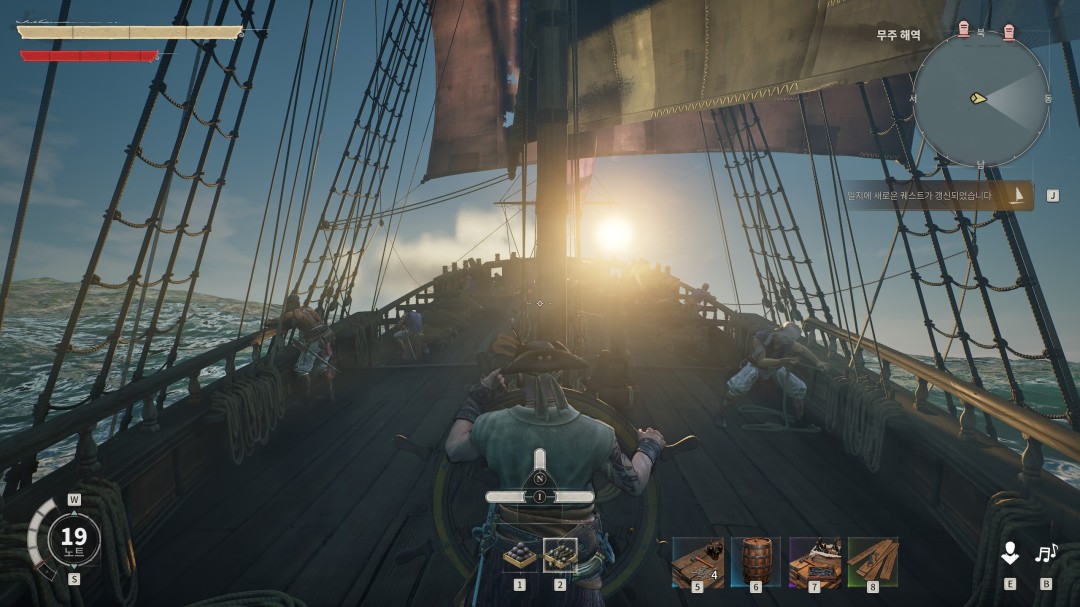Select the wooden planks item slot
This screenshot has width=1080, height=607.
click(872, 561)
